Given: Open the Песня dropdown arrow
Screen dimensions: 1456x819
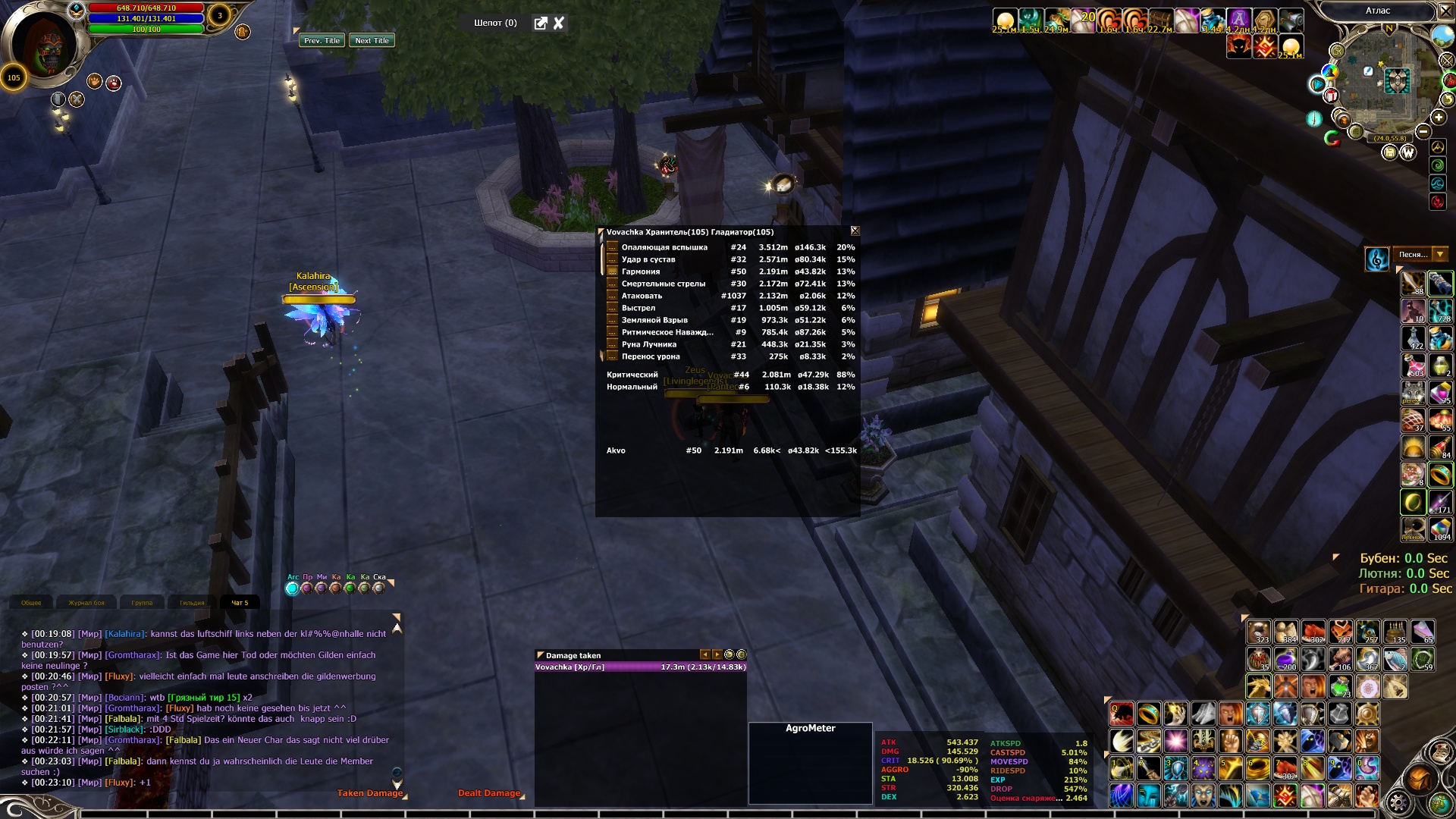Looking at the screenshot, I should coord(1439,255).
